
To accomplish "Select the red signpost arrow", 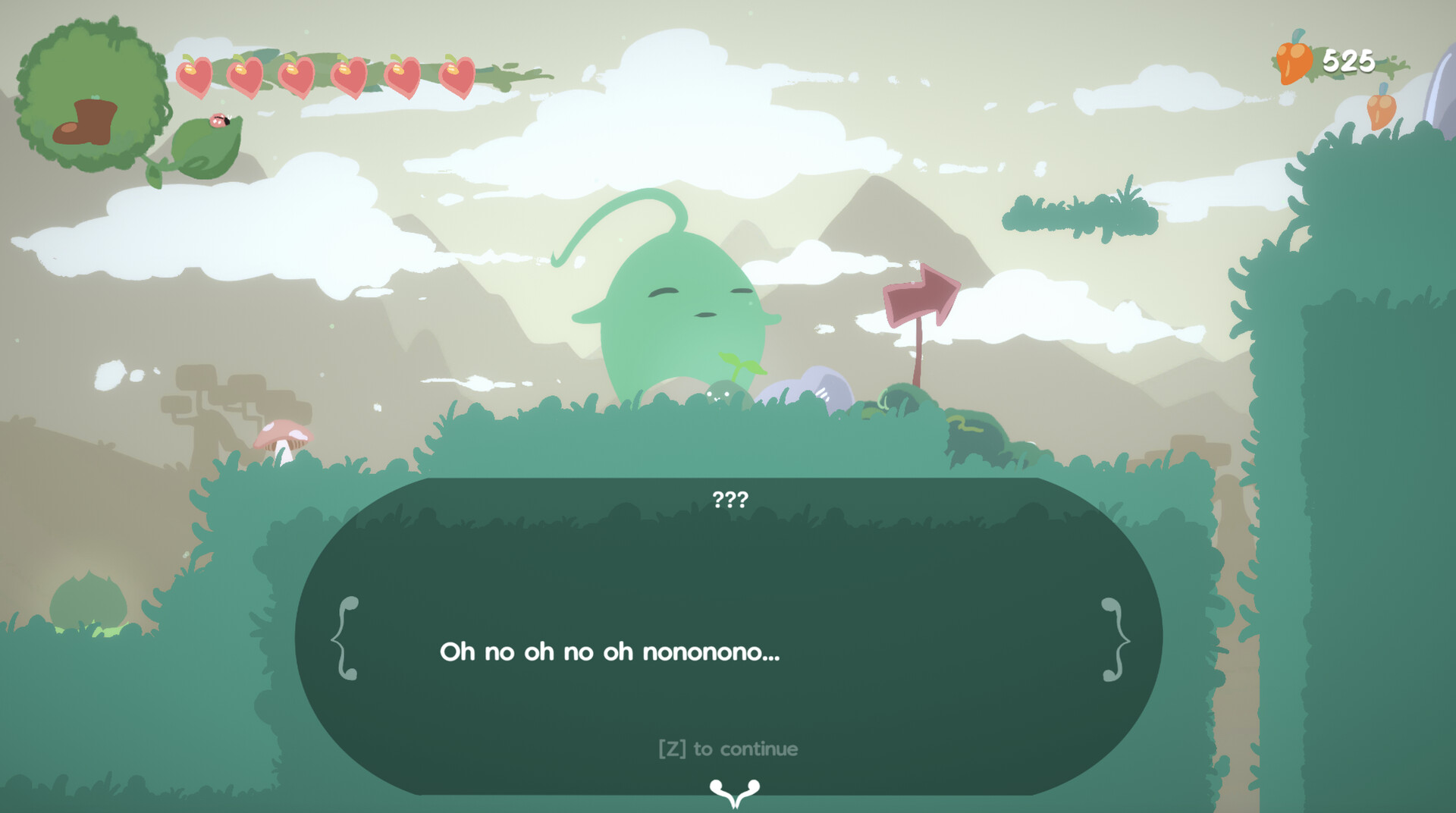I will (920, 292).
